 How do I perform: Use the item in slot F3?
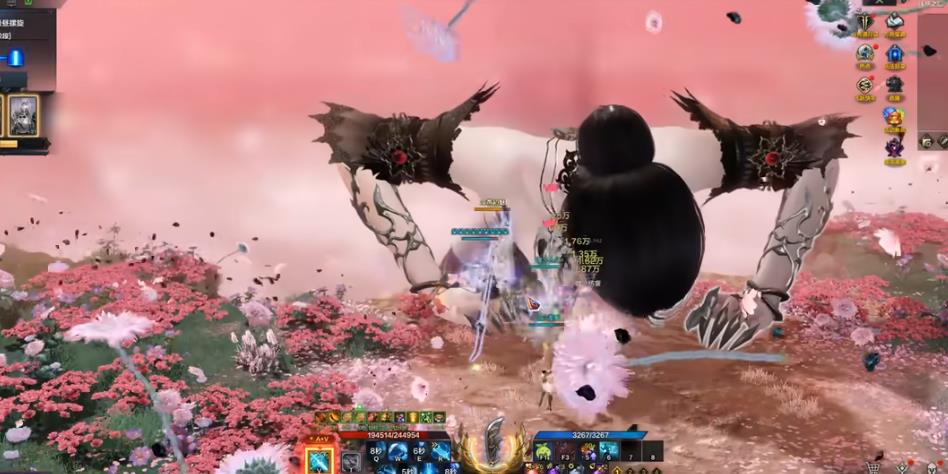(565, 453)
